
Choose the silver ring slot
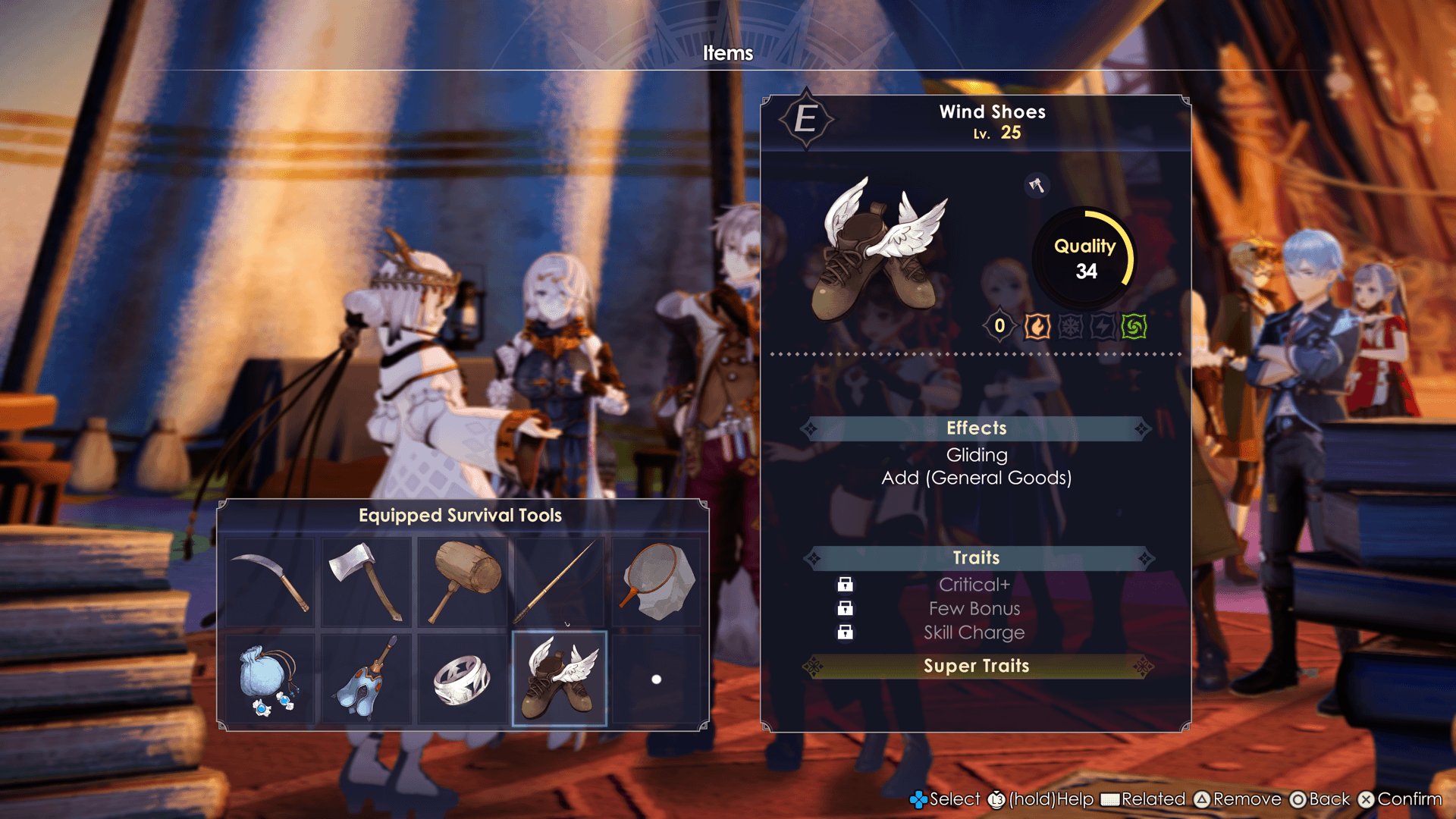[463, 679]
